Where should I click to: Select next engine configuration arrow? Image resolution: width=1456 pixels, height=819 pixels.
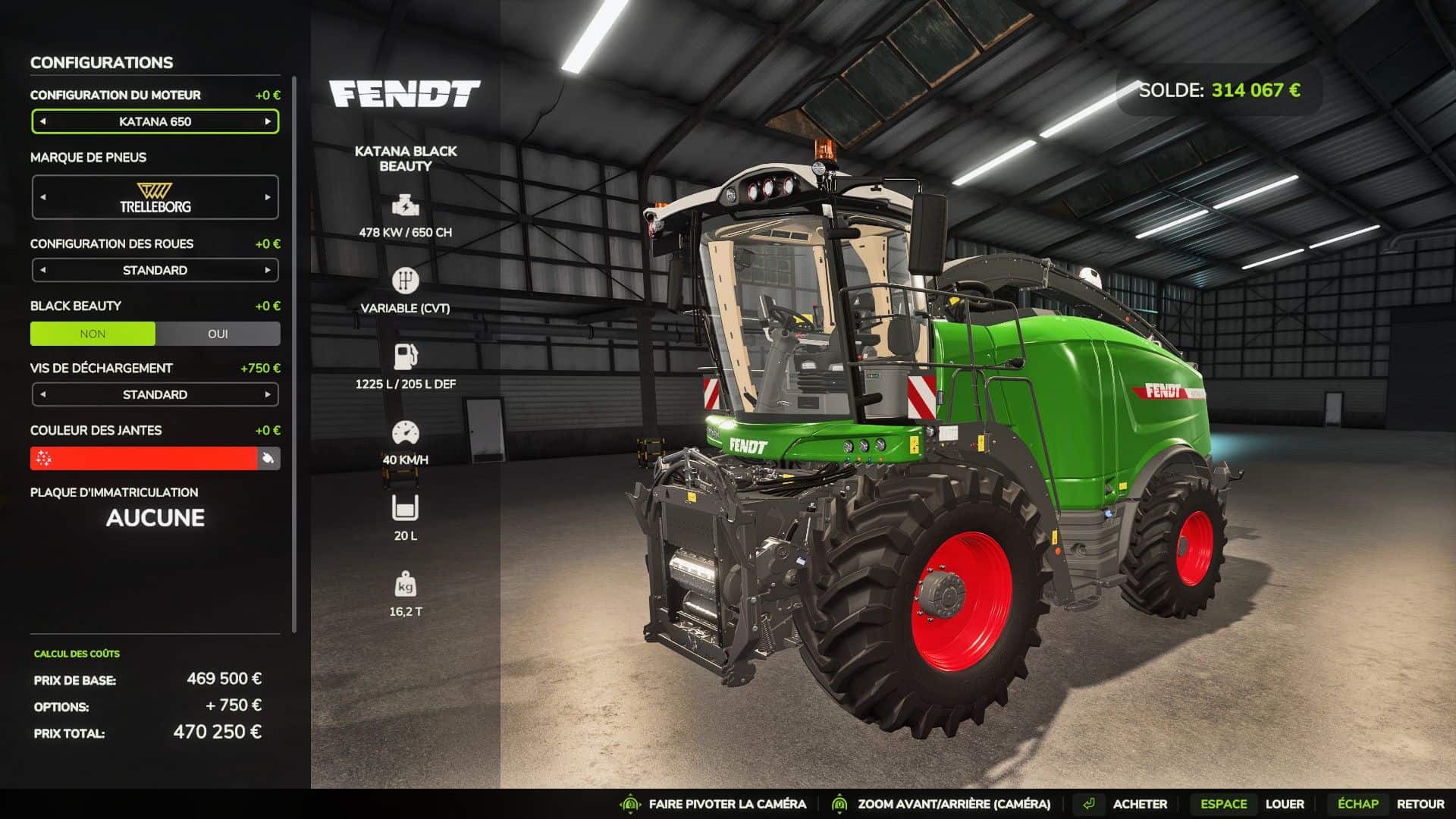coord(268,121)
